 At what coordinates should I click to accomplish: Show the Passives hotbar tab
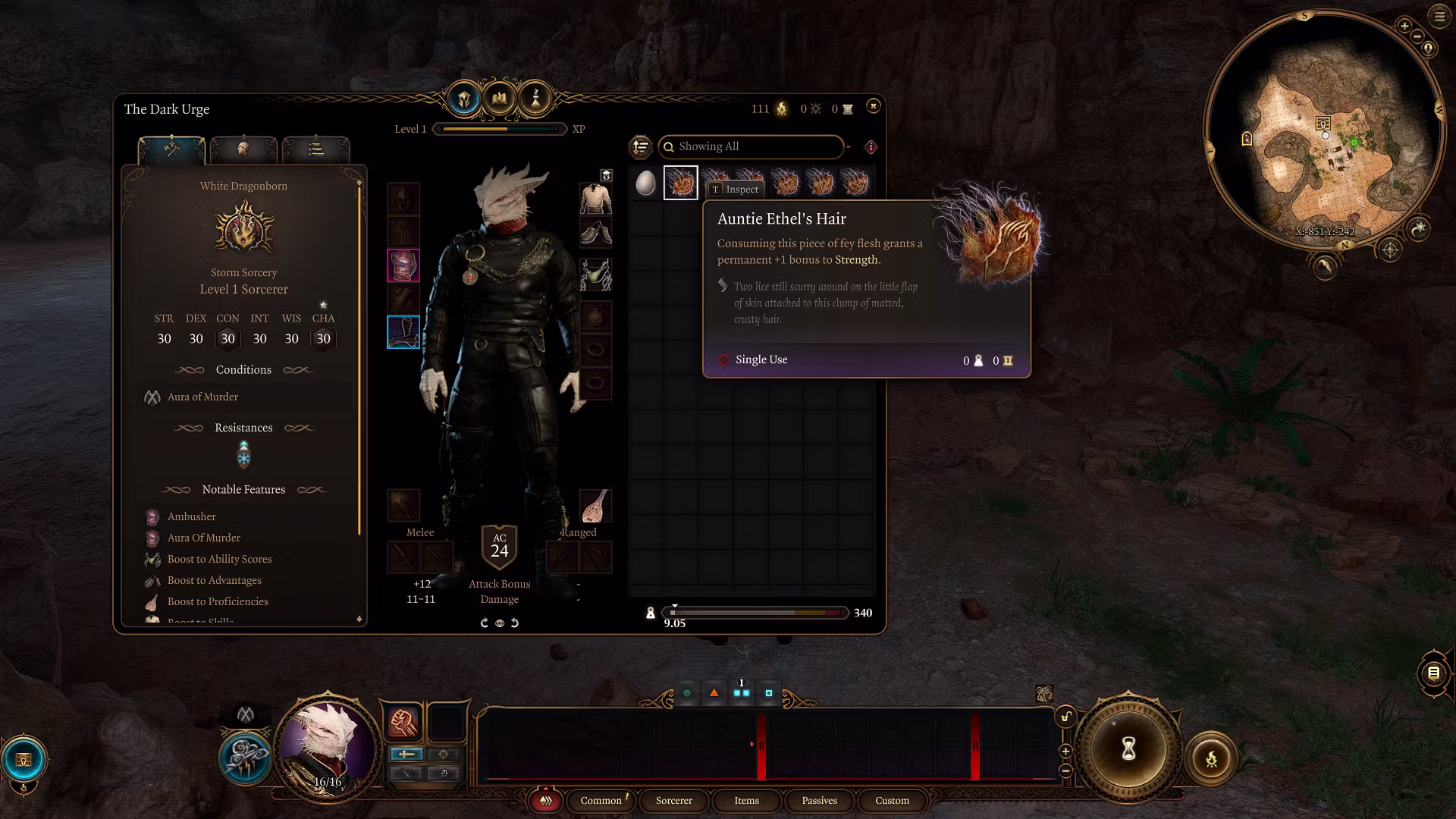click(819, 801)
